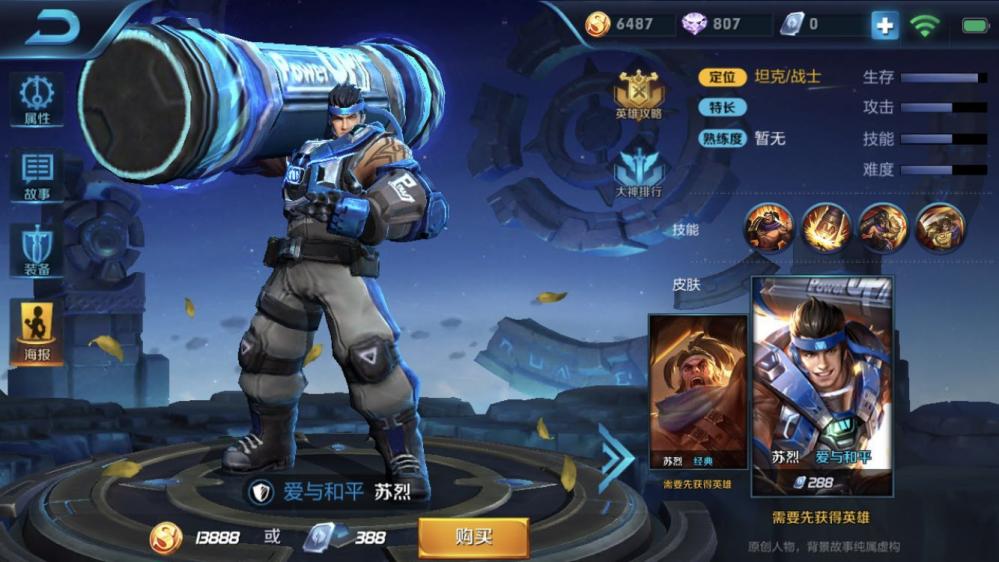Select the second skill icon
The height and width of the screenshot is (562, 999).
point(826,228)
